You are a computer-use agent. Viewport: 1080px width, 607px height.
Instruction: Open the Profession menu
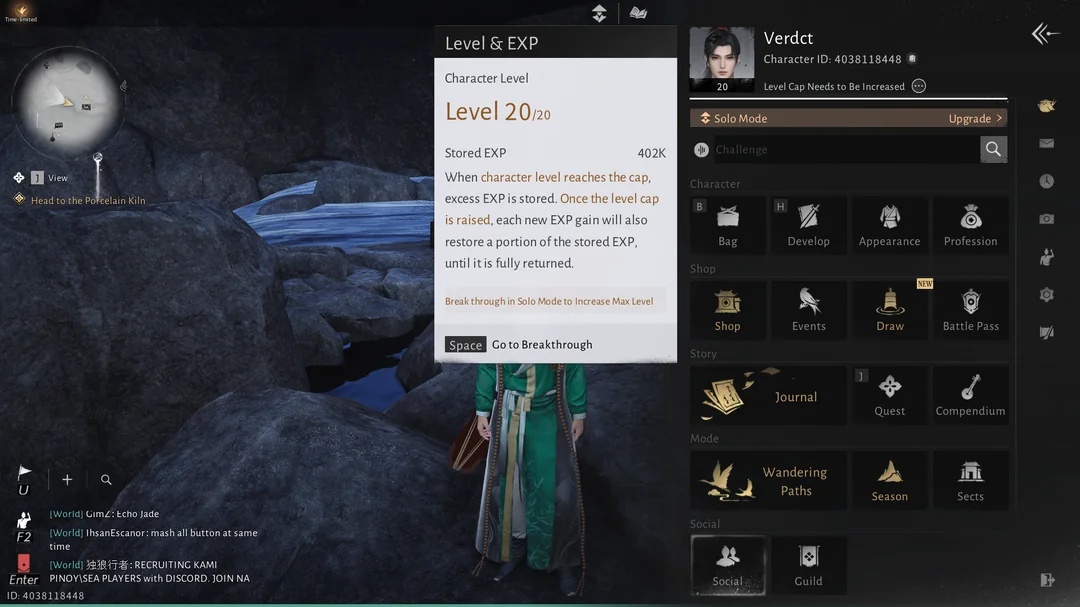coord(970,224)
